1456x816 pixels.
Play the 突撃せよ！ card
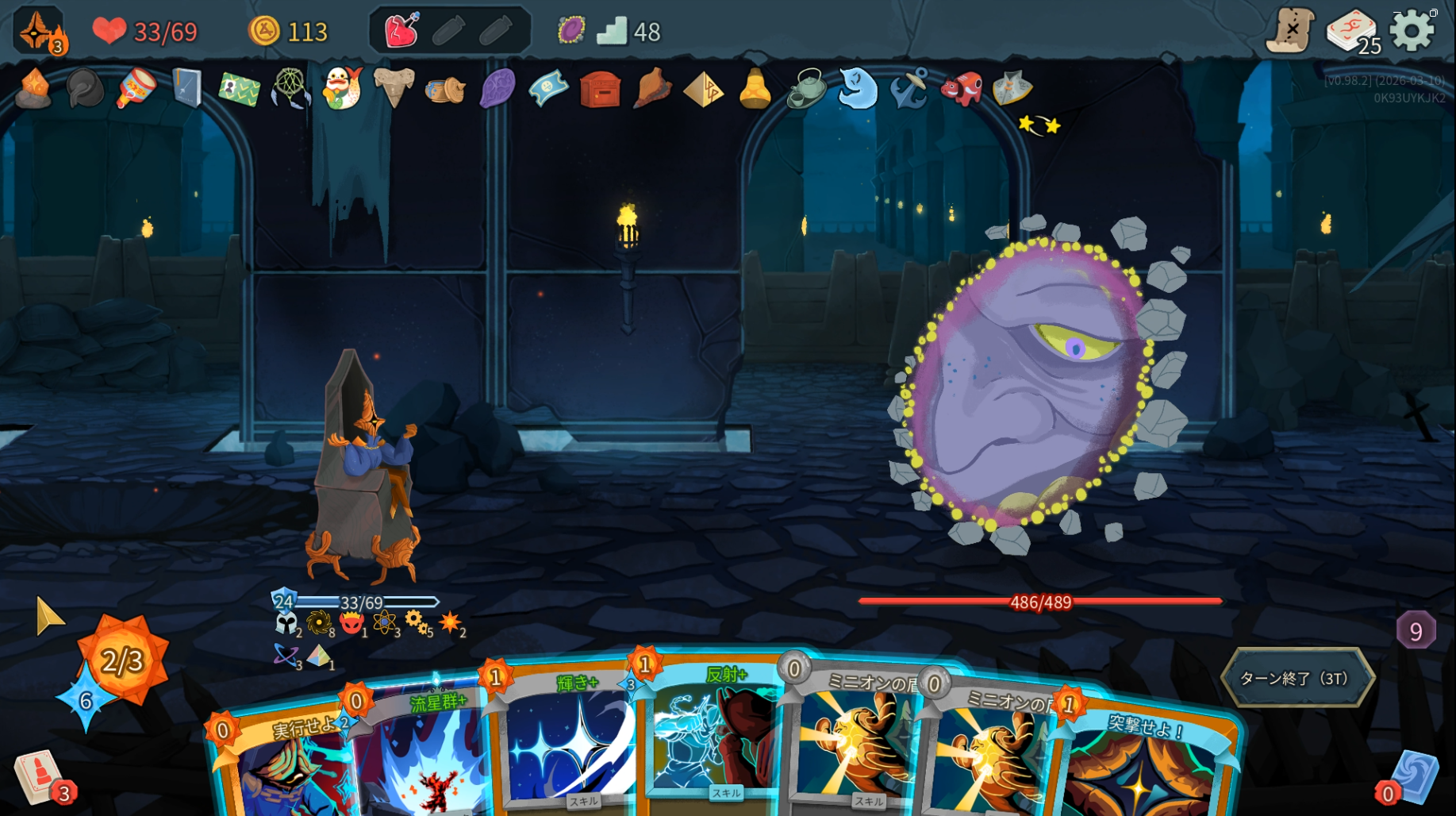click(1143, 762)
